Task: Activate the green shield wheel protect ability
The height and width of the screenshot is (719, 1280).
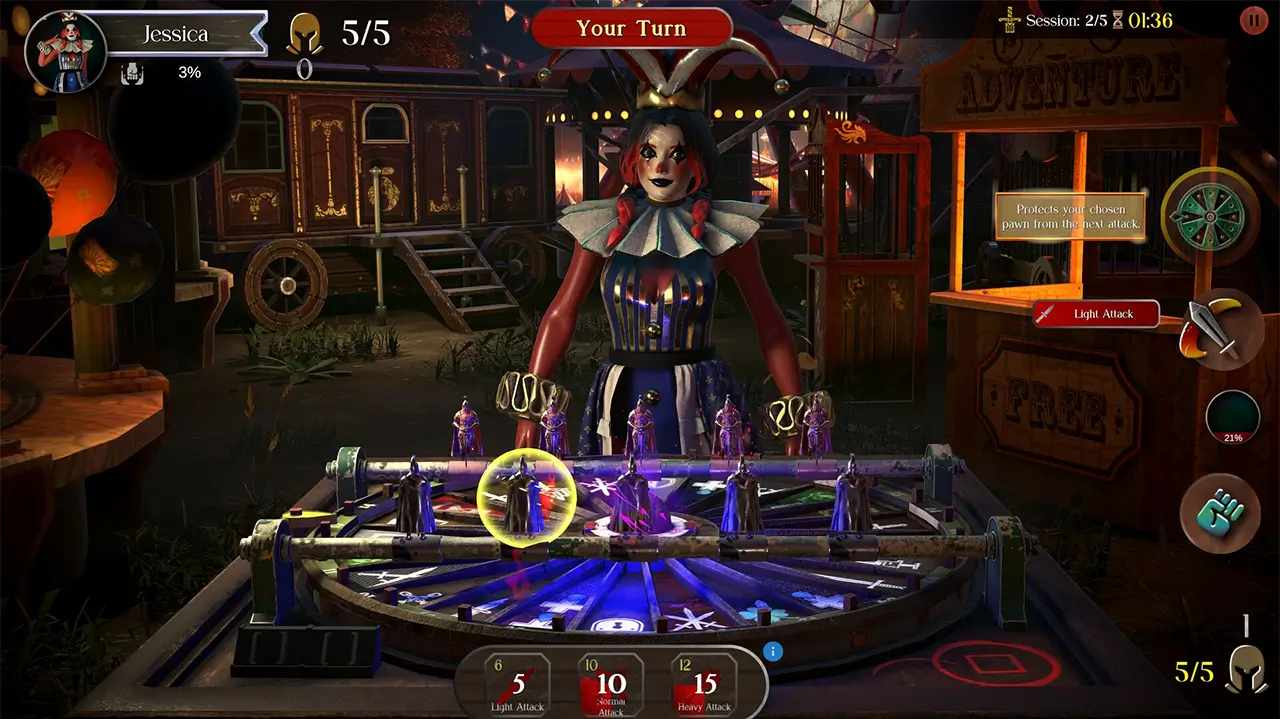Action: point(1210,215)
